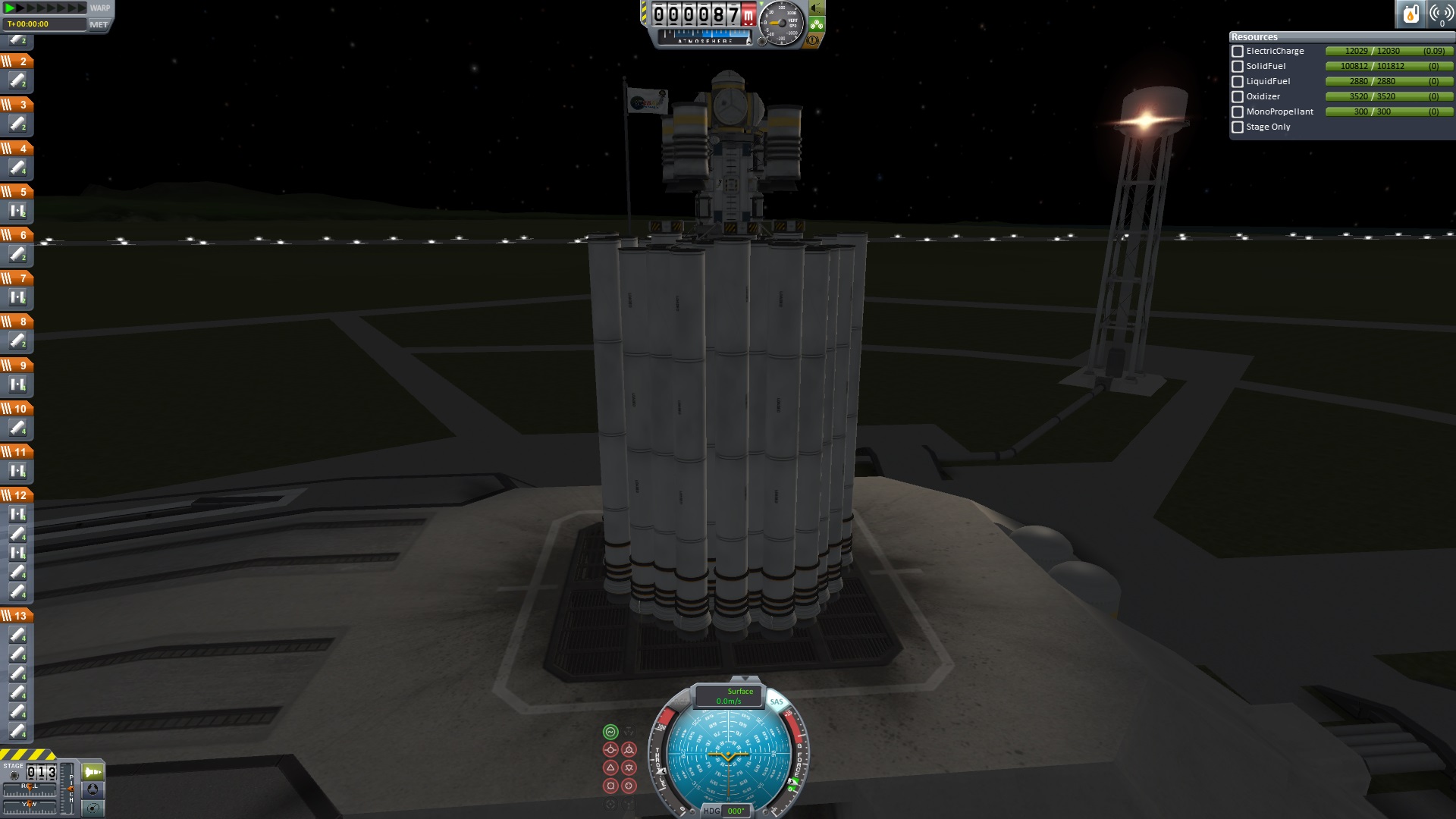
Task: Enable the Stage Only checkbox
Action: (1238, 127)
